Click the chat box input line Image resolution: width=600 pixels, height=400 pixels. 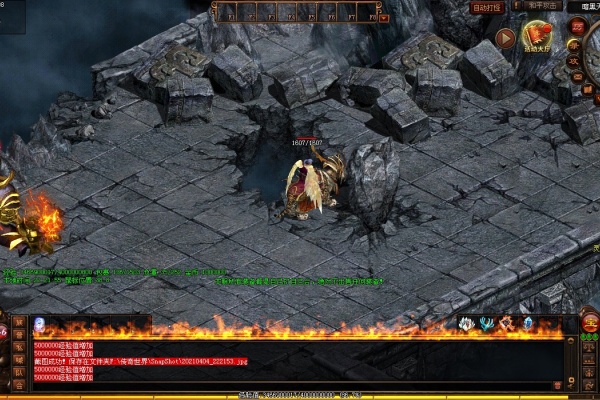point(300,387)
